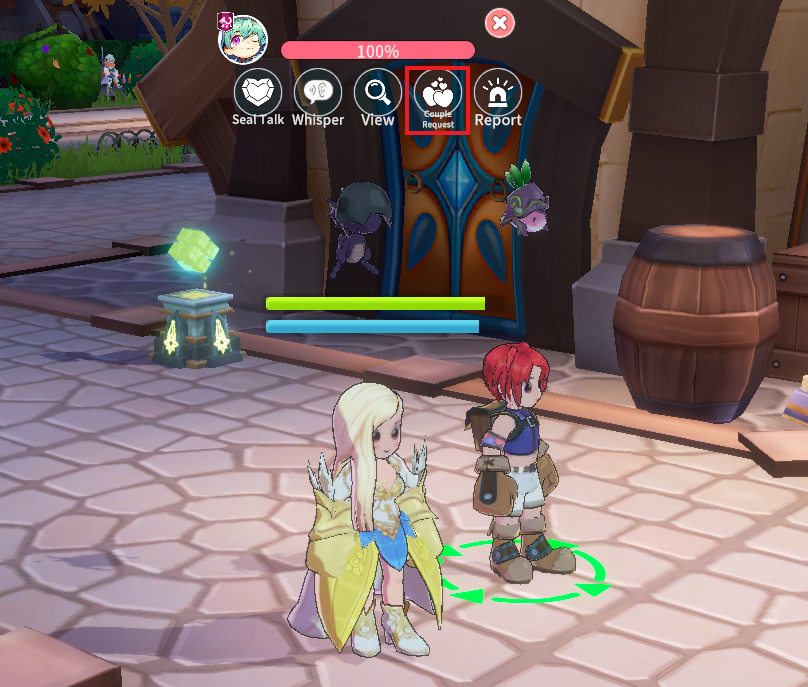The height and width of the screenshot is (687, 808).
Task: Send a Couple Request
Action: pyautogui.click(x=438, y=94)
